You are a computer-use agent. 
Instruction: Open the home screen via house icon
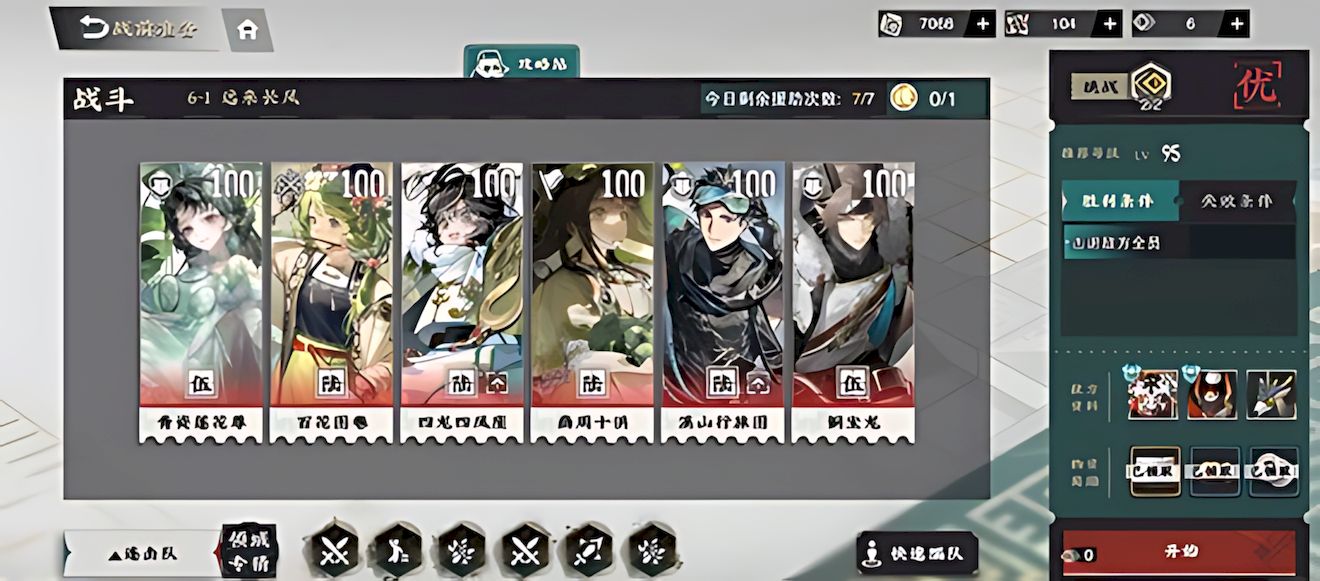[x=246, y=30]
